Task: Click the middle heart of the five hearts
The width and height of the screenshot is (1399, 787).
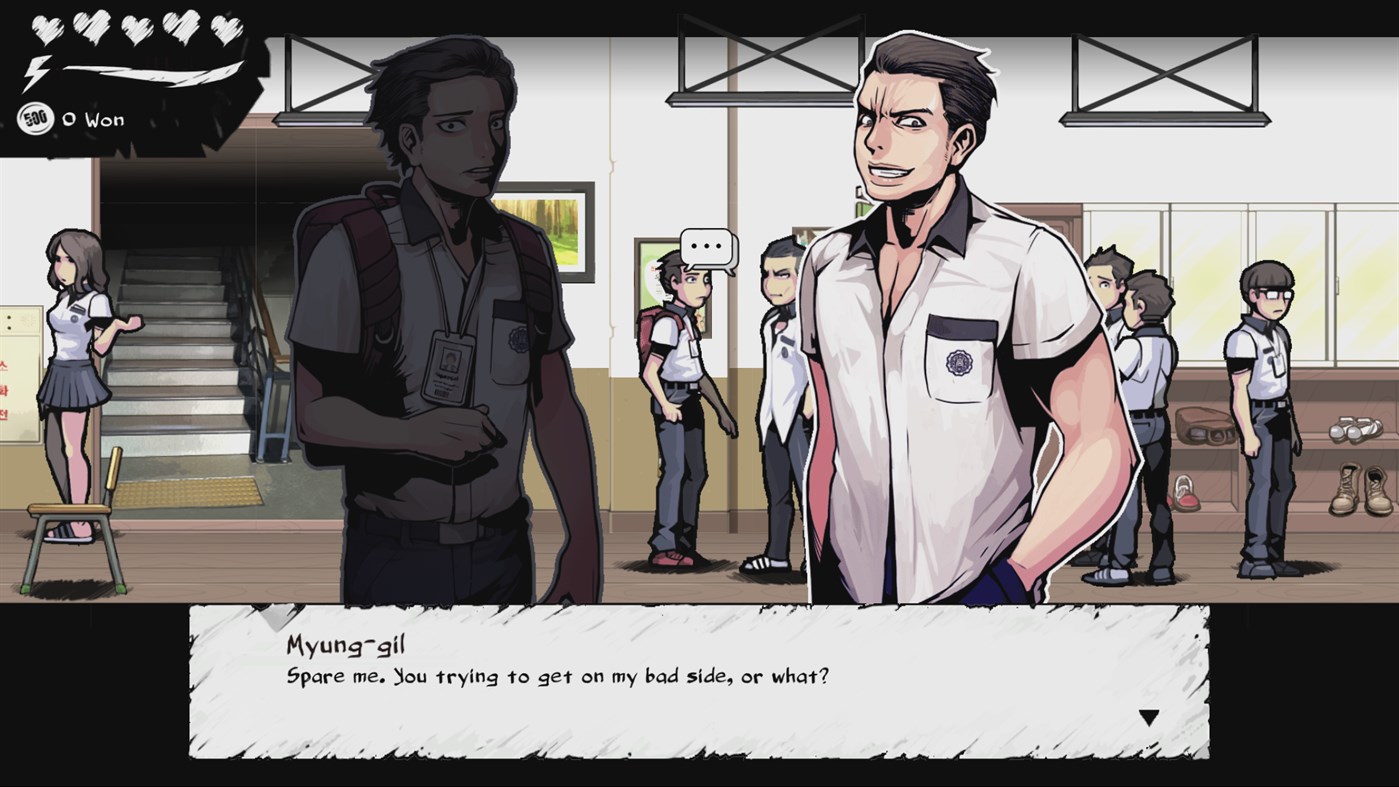Action: (x=137, y=30)
